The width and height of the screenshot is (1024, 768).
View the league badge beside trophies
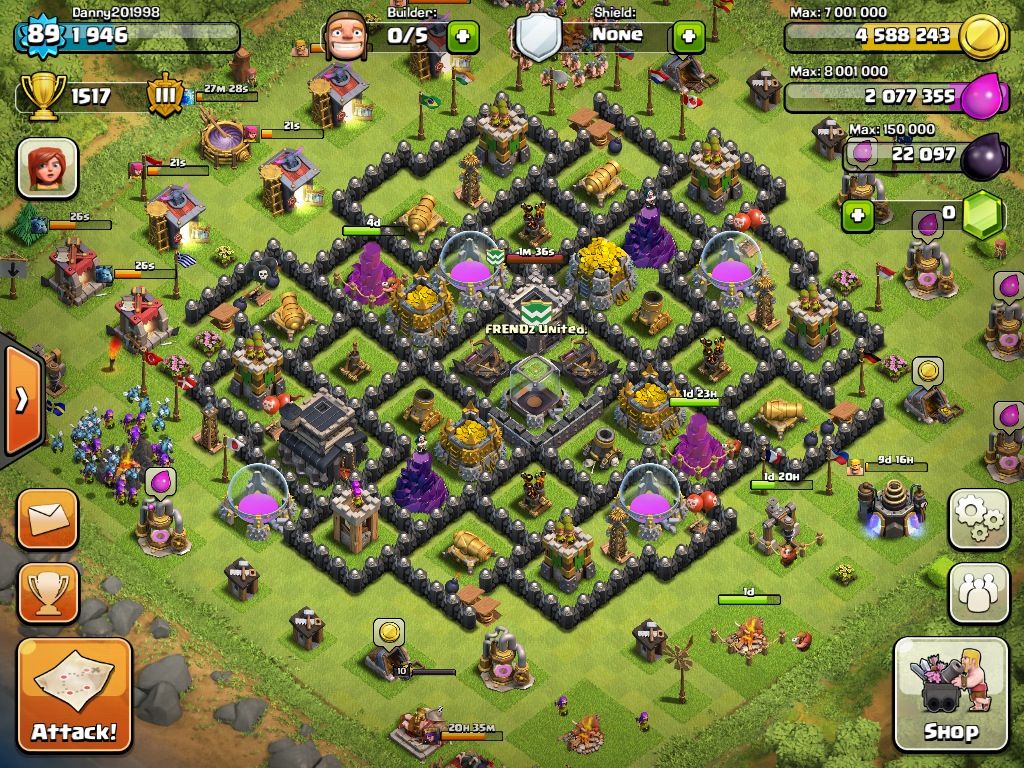click(x=165, y=96)
